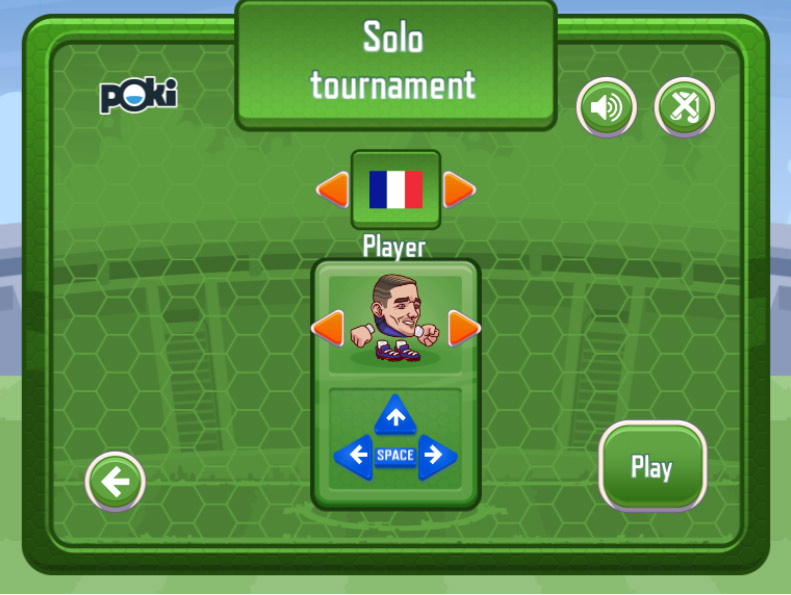Screen dimensions: 791x595
Task: Select the previous country flag
Action: click(333, 189)
